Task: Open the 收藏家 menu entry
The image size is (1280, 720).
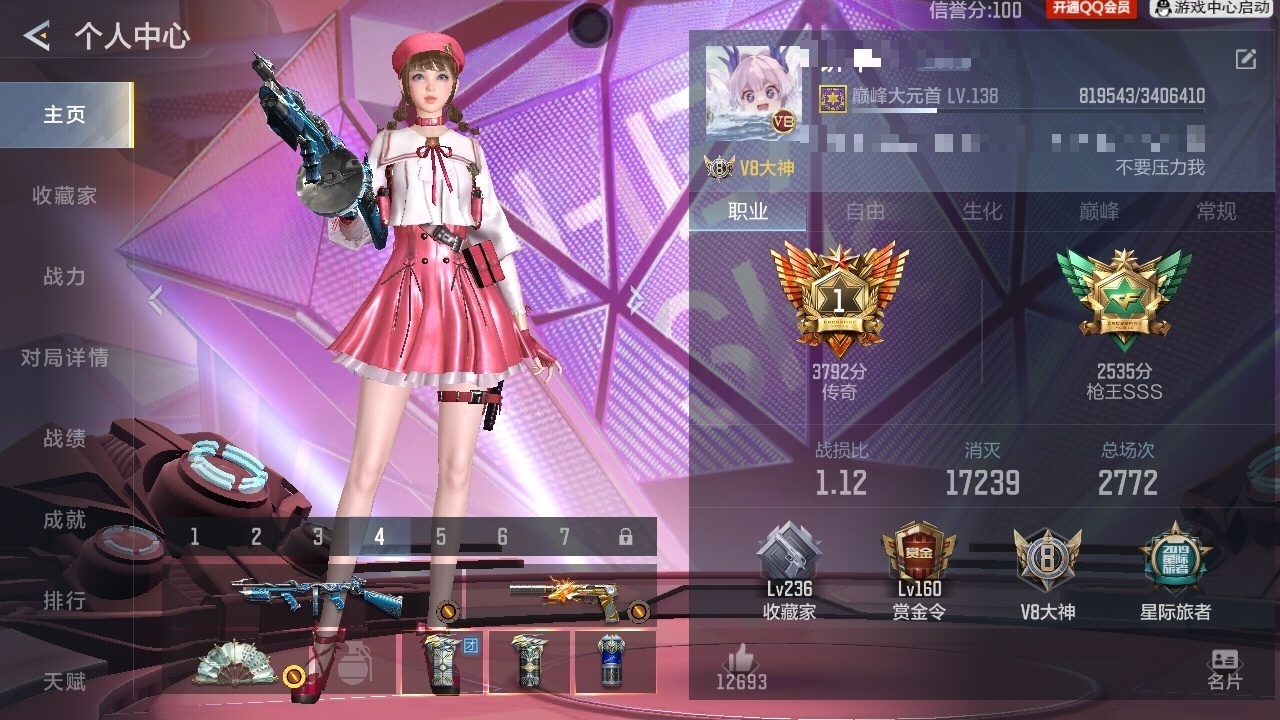Action: tap(65, 196)
